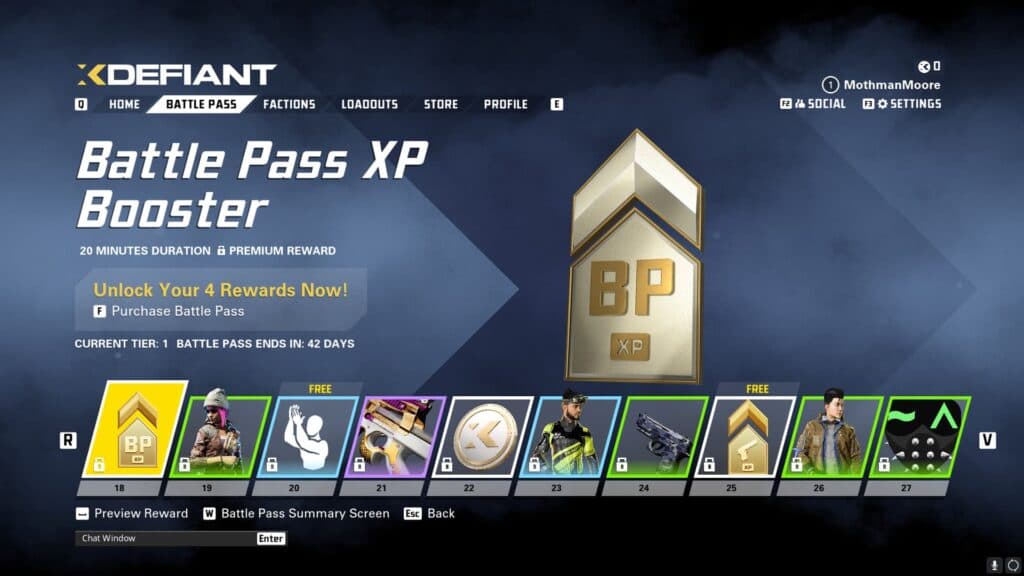Click the Chat Window input field
Image resolution: width=1024 pixels, height=576 pixels.
[165, 538]
